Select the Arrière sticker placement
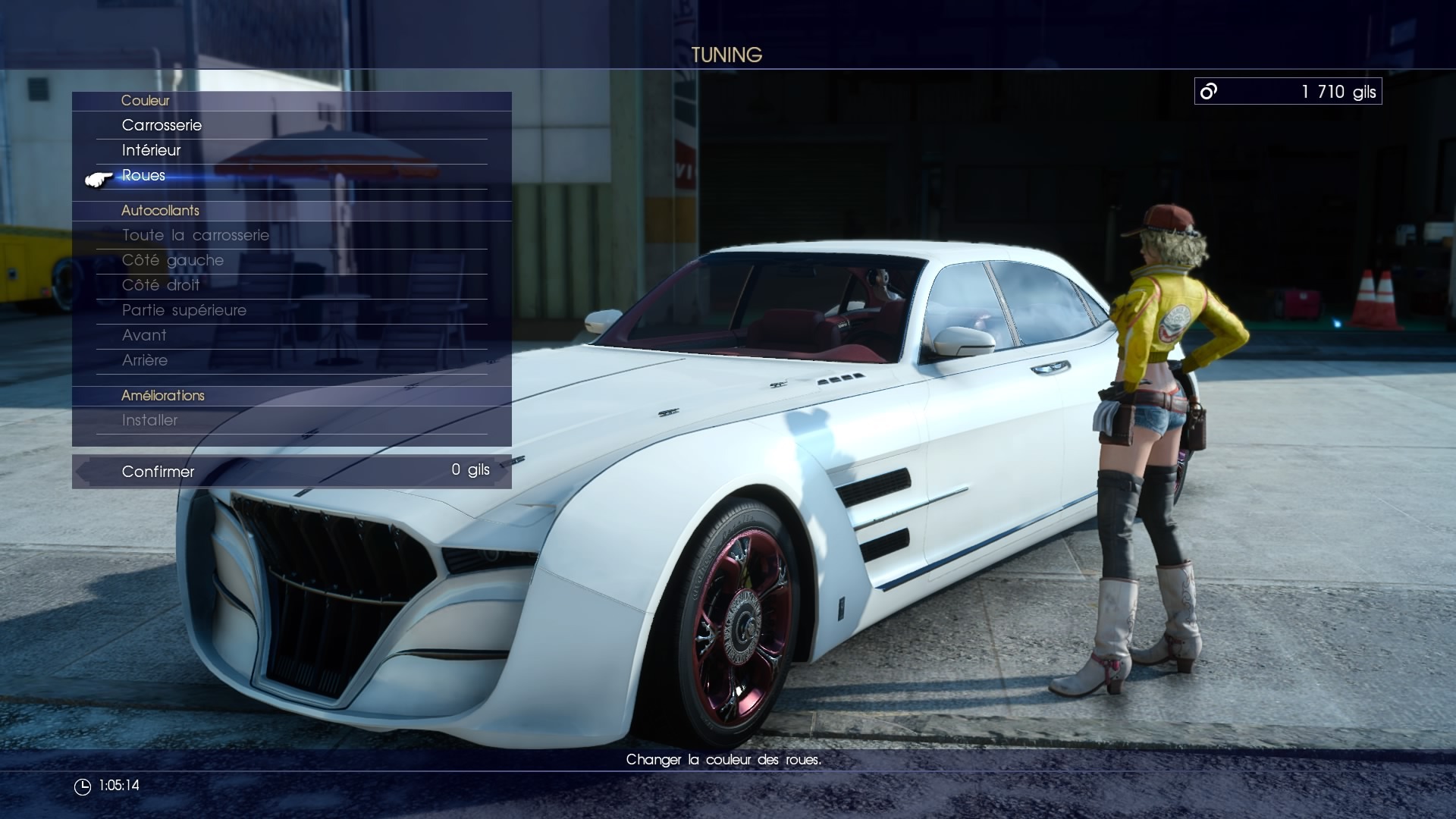 145,360
